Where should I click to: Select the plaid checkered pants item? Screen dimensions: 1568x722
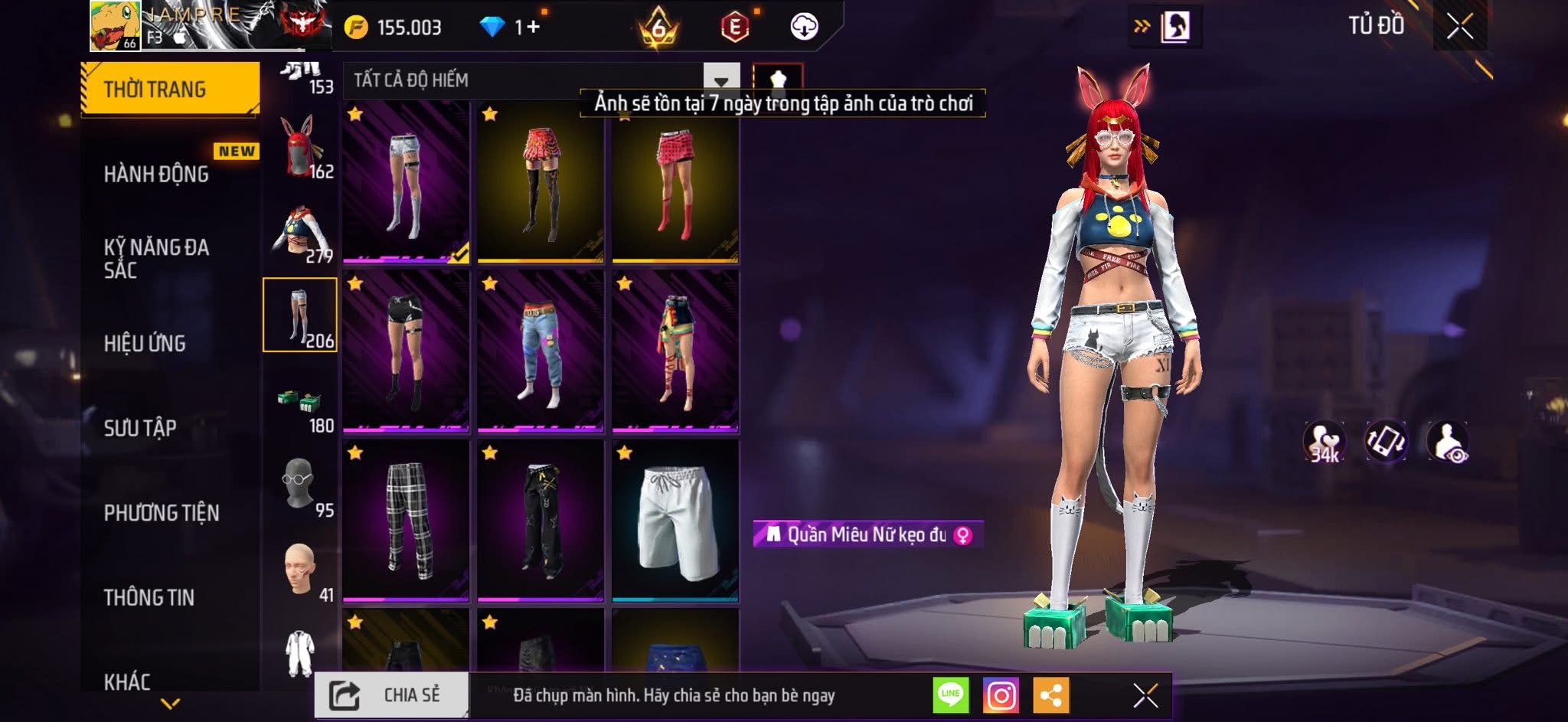pyautogui.click(x=406, y=520)
